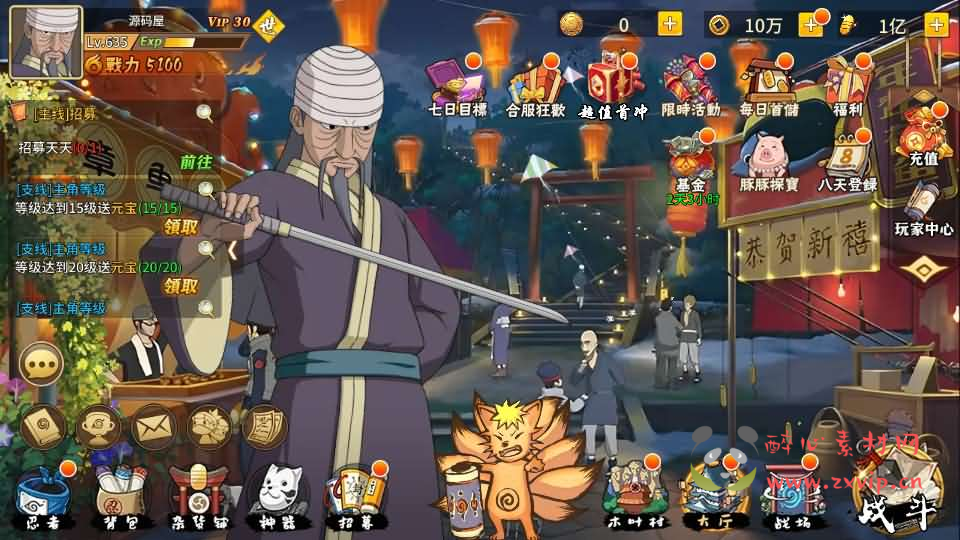This screenshot has width=960, height=540.
Task: Open the mail envelope icon
Action: click(154, 427)
